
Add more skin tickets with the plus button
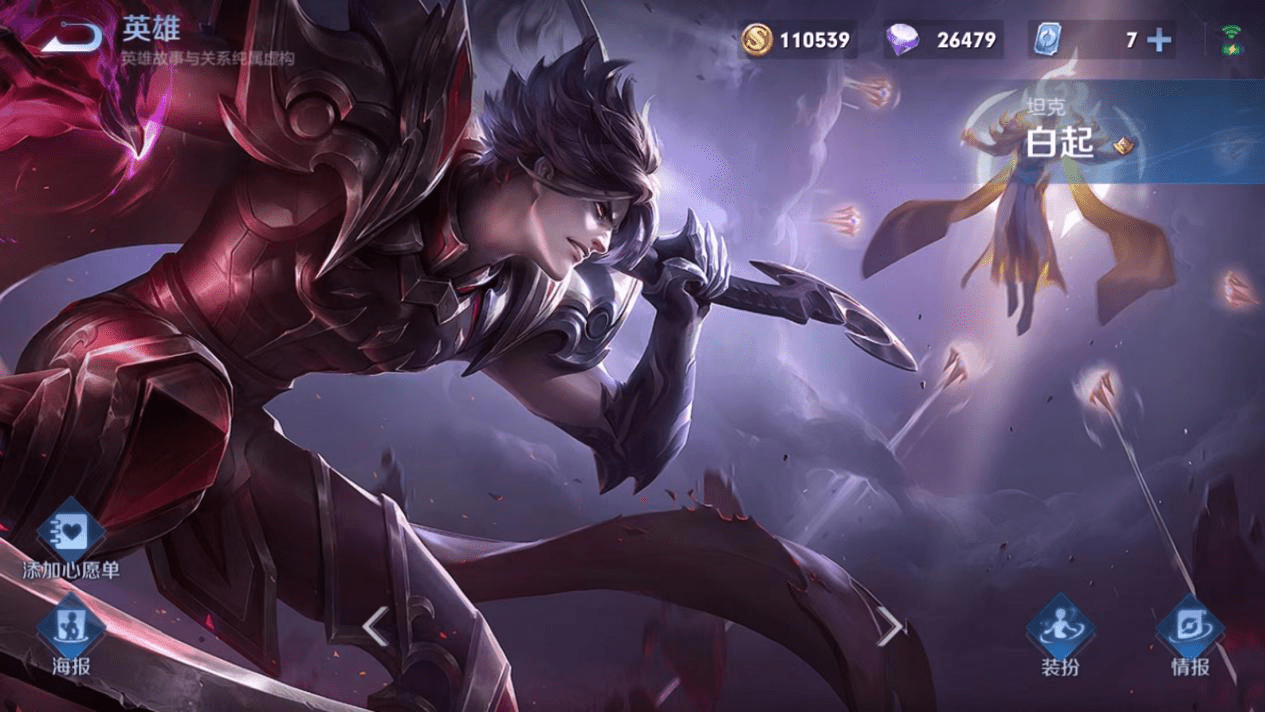[1159, 40]
